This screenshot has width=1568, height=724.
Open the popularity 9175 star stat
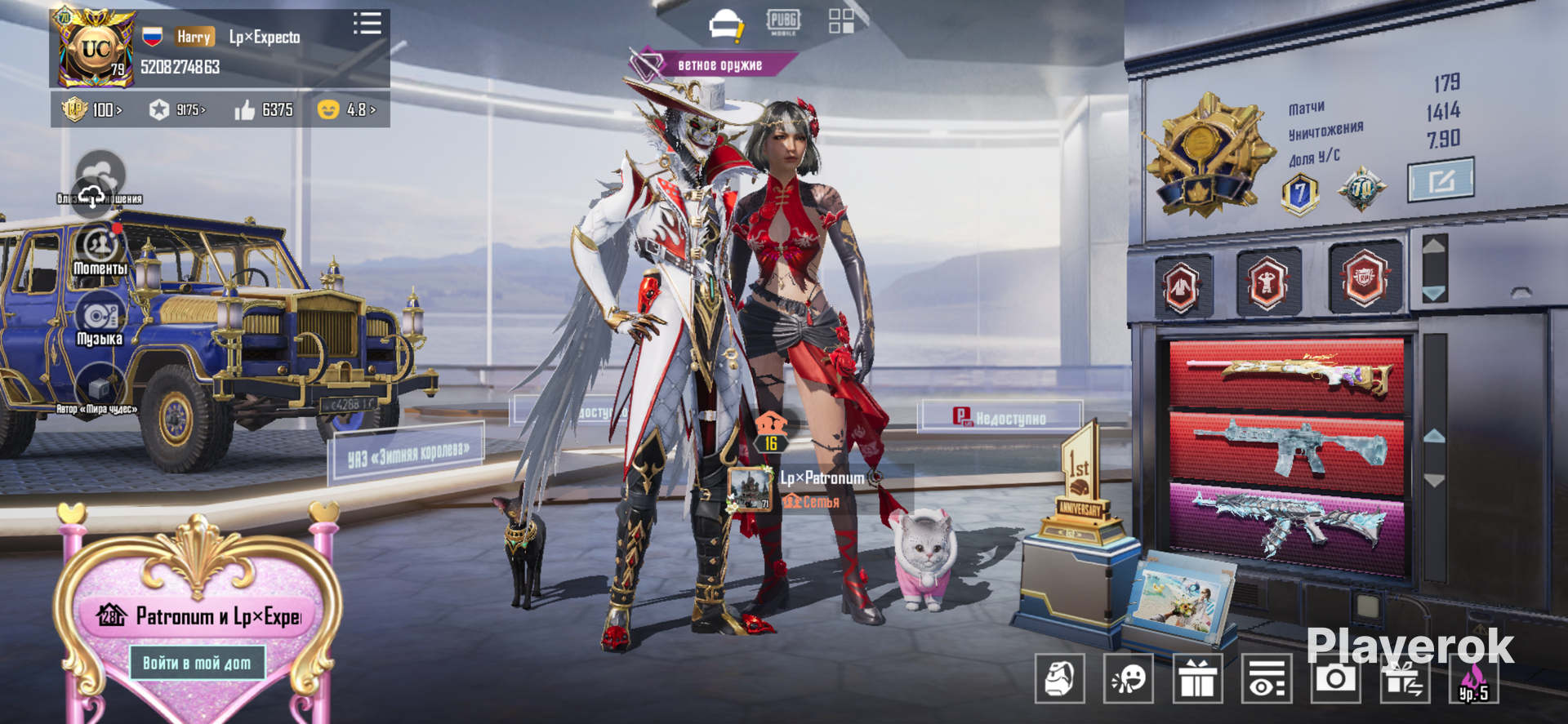tap(178, 109)
